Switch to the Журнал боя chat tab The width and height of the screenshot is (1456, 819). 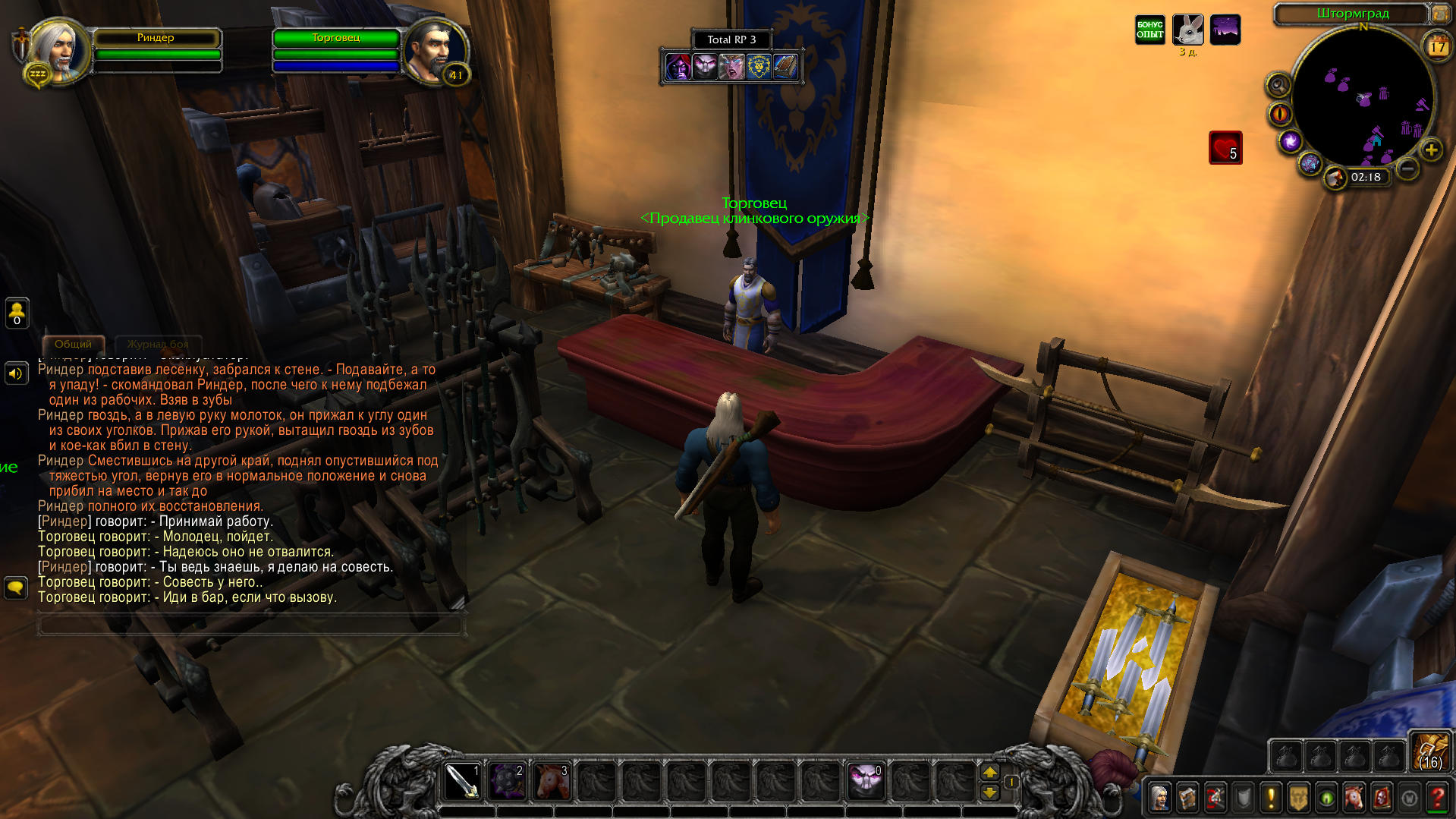[x=158, y=345]
